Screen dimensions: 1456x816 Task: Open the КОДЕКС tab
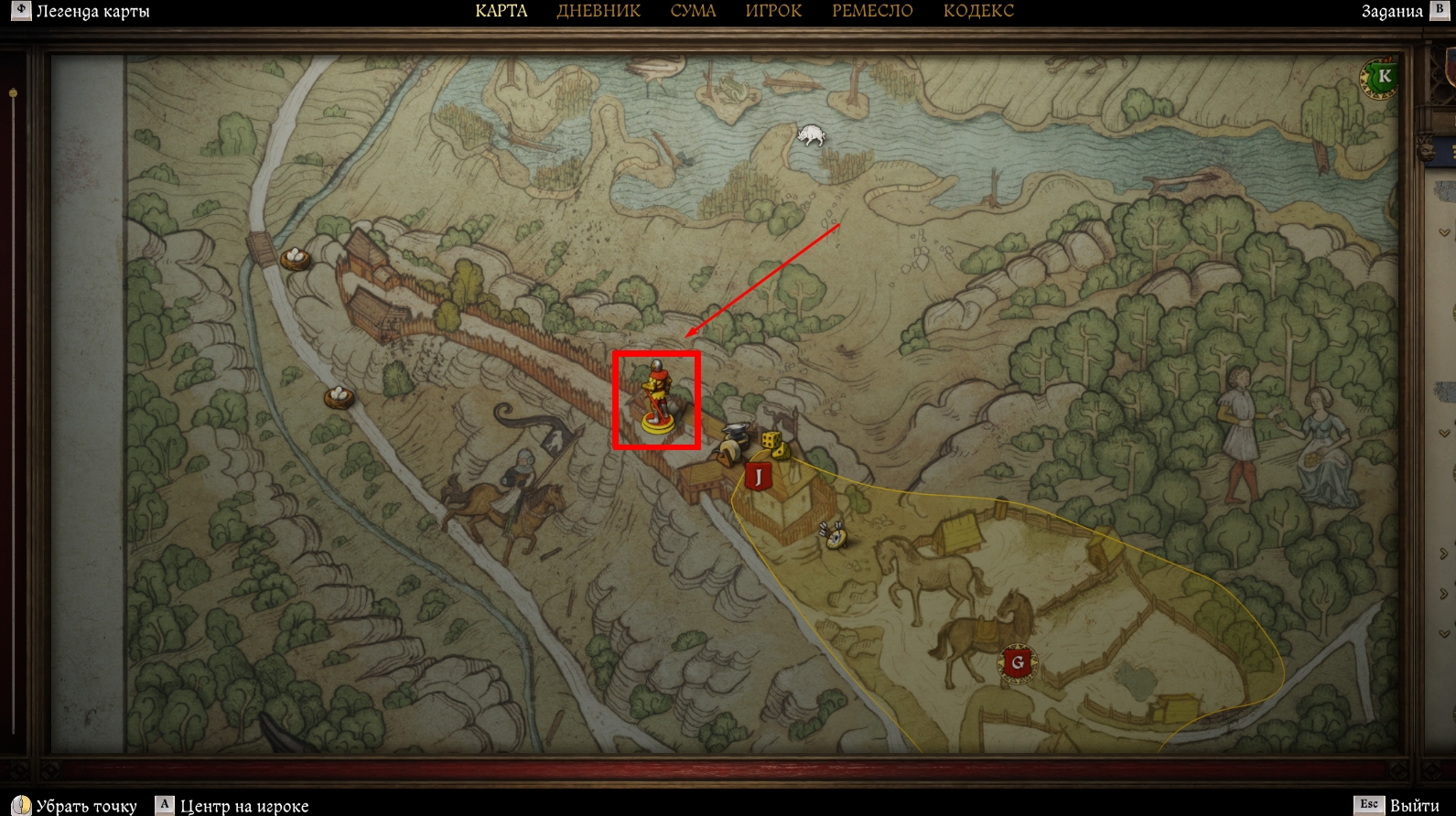click(978, 11)
